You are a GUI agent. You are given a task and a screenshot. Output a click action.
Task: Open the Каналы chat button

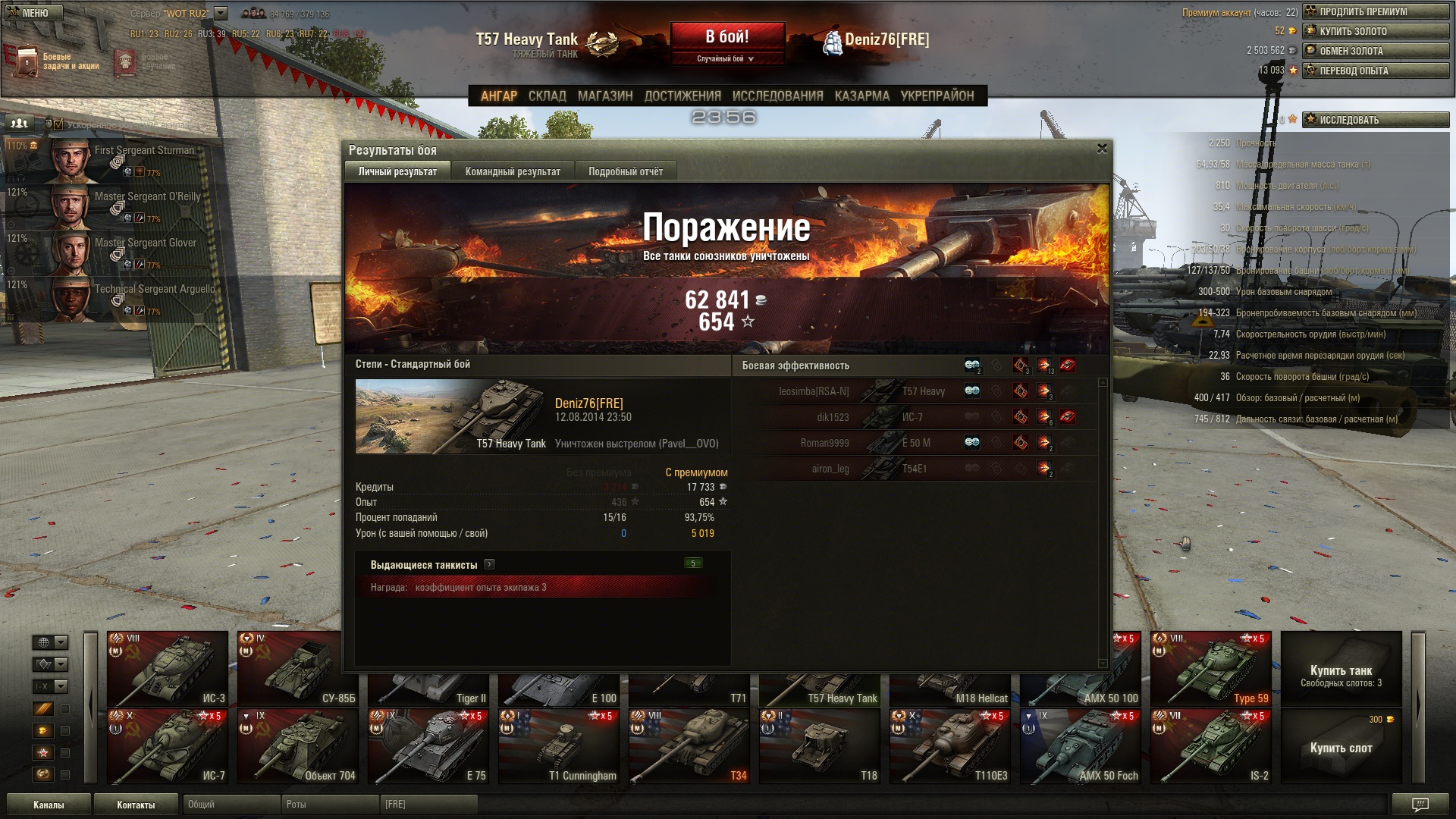tap(49, 805)
